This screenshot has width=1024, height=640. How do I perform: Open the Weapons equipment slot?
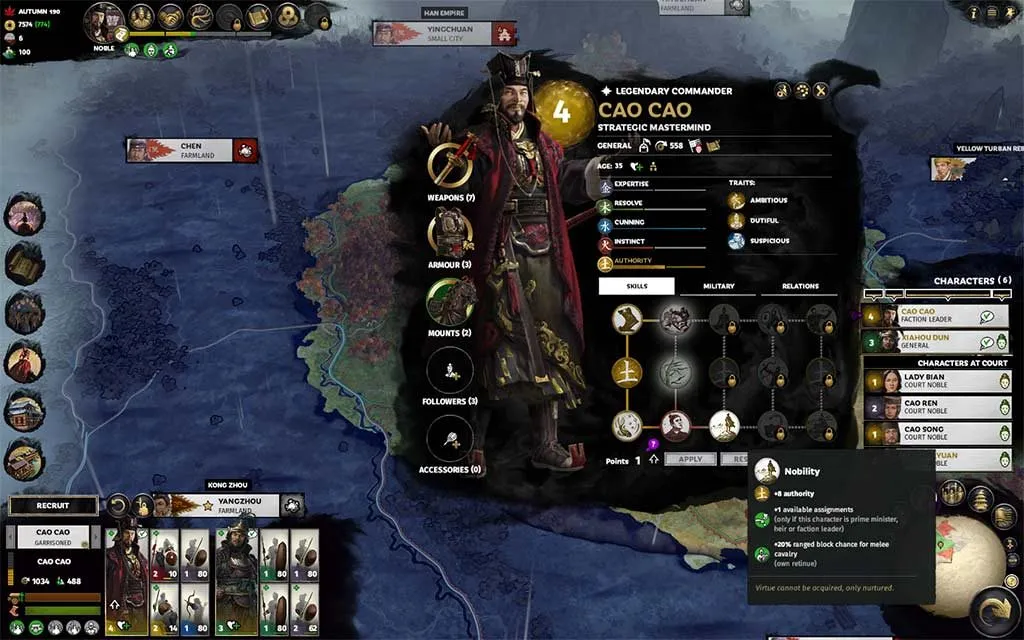450,166
